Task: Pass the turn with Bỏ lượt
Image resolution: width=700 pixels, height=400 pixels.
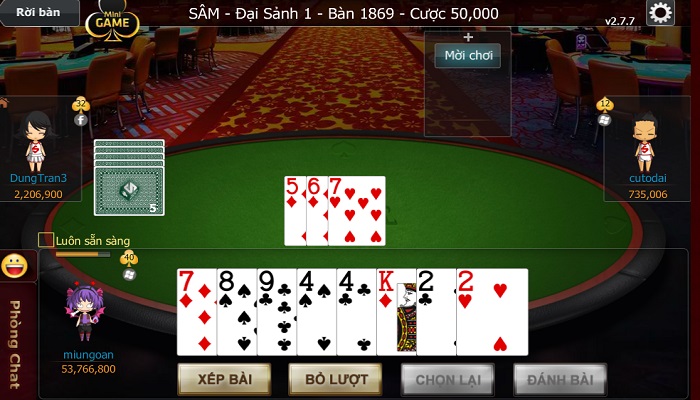Action: click(335, 380)
